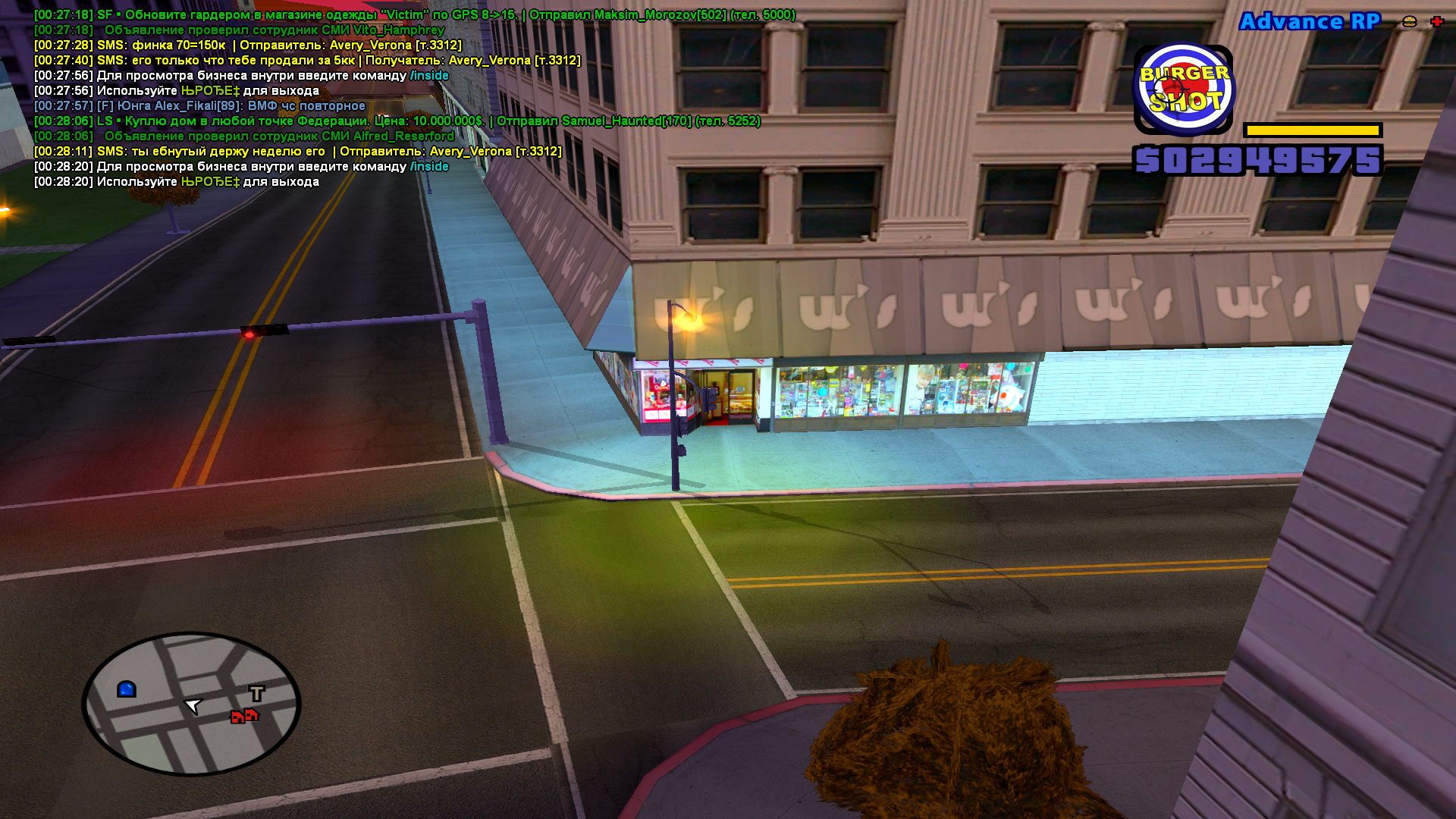
Task: Click the white player arrow on the minimap
Action: click(193, 706)
